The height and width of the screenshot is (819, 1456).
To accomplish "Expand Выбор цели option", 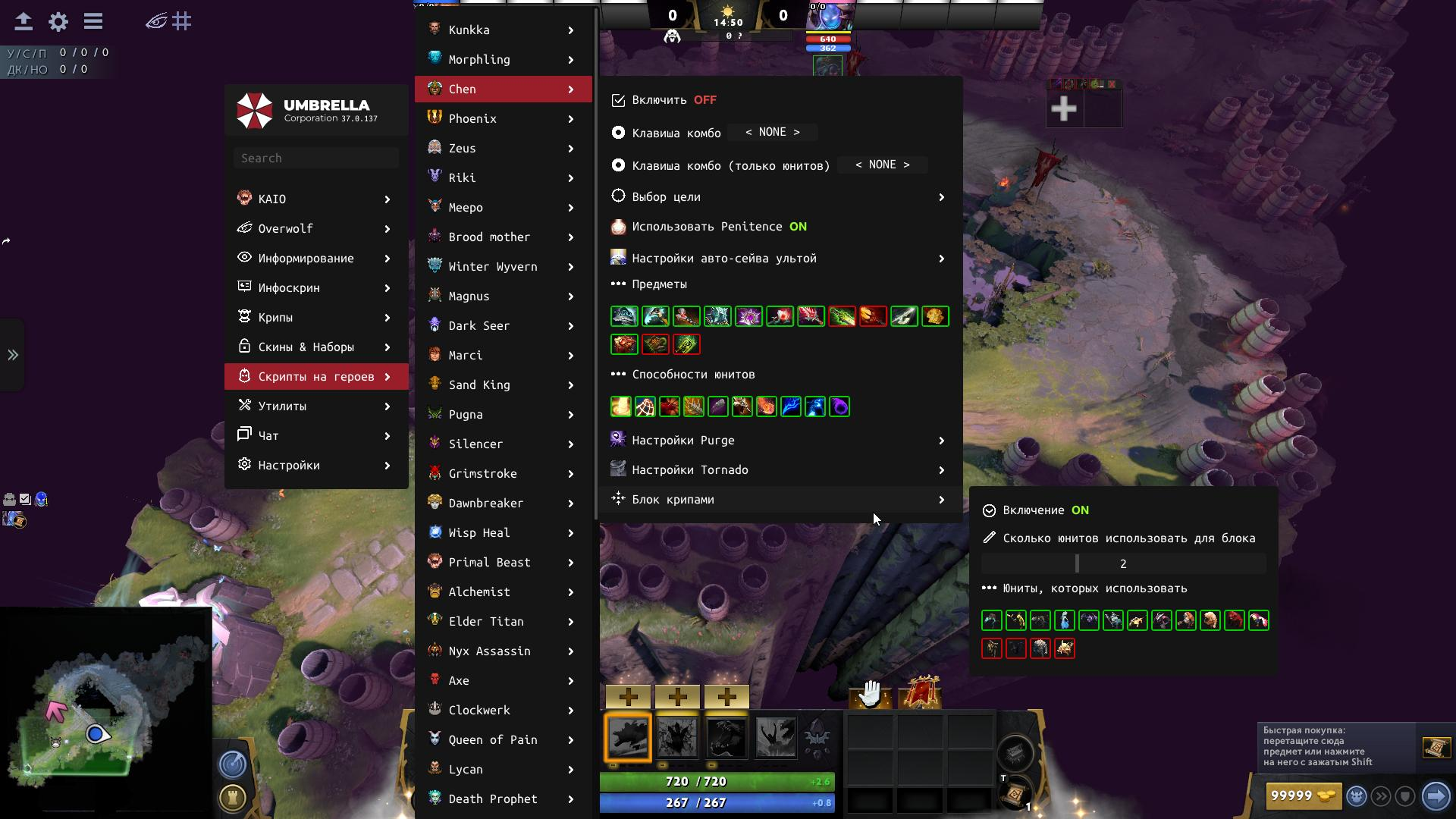I will [x=779, y=197].
